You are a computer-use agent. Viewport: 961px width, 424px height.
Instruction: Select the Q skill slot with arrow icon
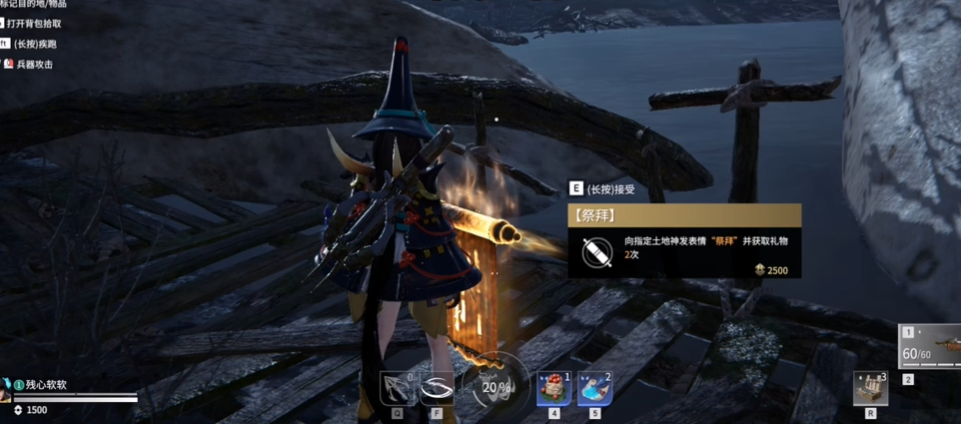pos(397,388)
